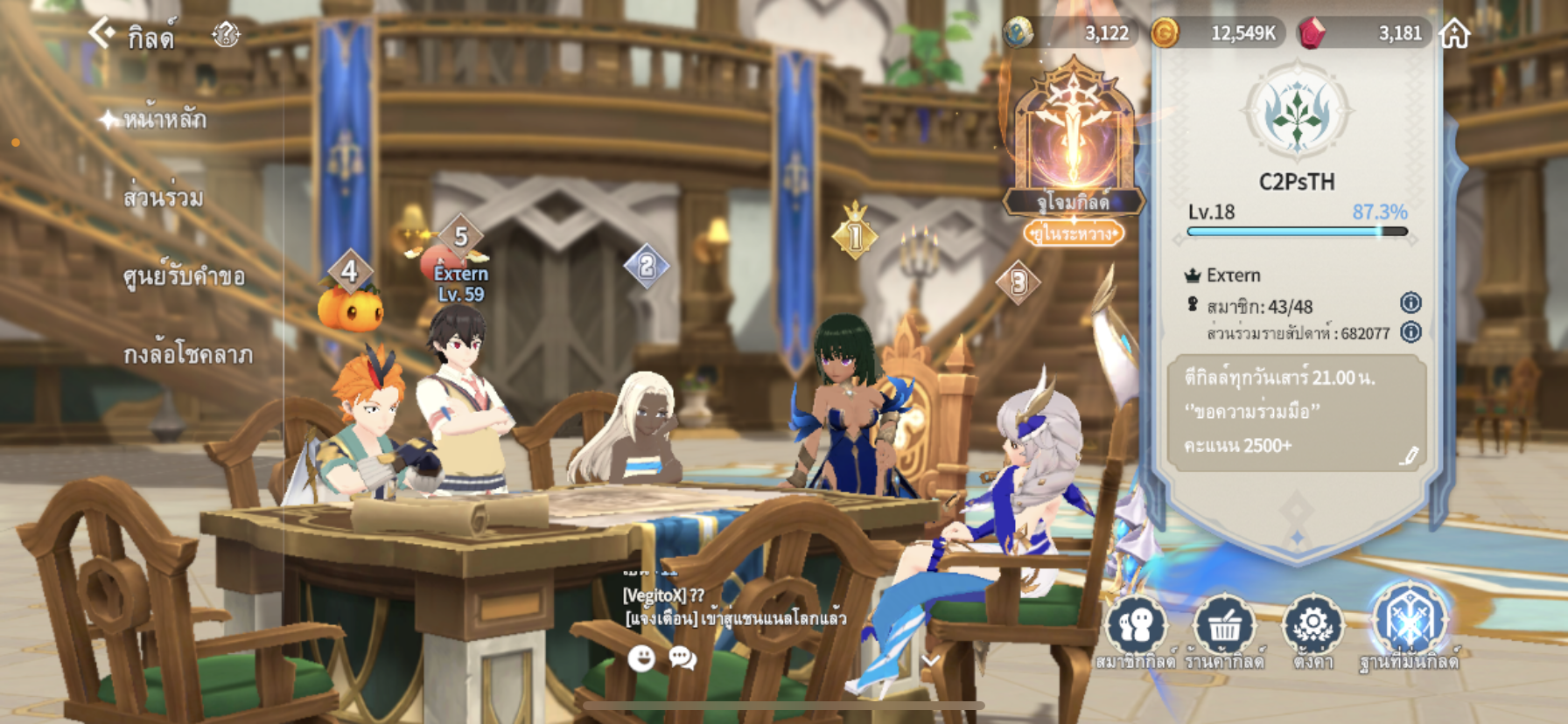Open the emoji smiley button
The width and height of the screenshot is (1568, 724).
tap(641, 658)
